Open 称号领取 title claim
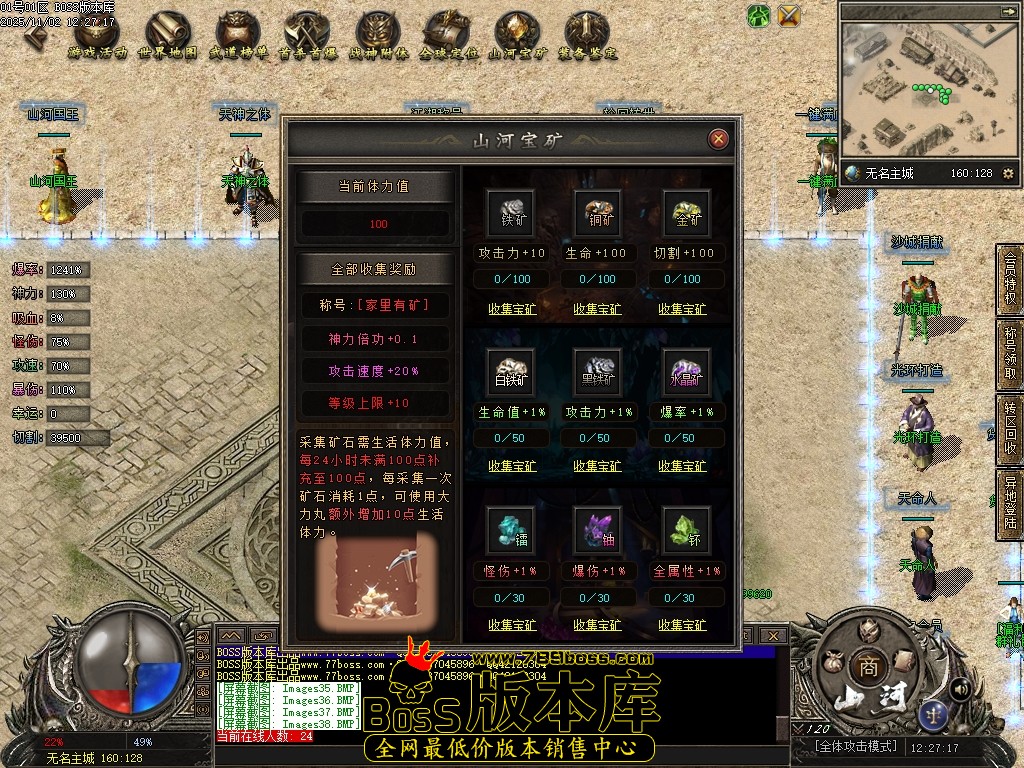The image size is (1024, 768). (x=1009, y=355)
